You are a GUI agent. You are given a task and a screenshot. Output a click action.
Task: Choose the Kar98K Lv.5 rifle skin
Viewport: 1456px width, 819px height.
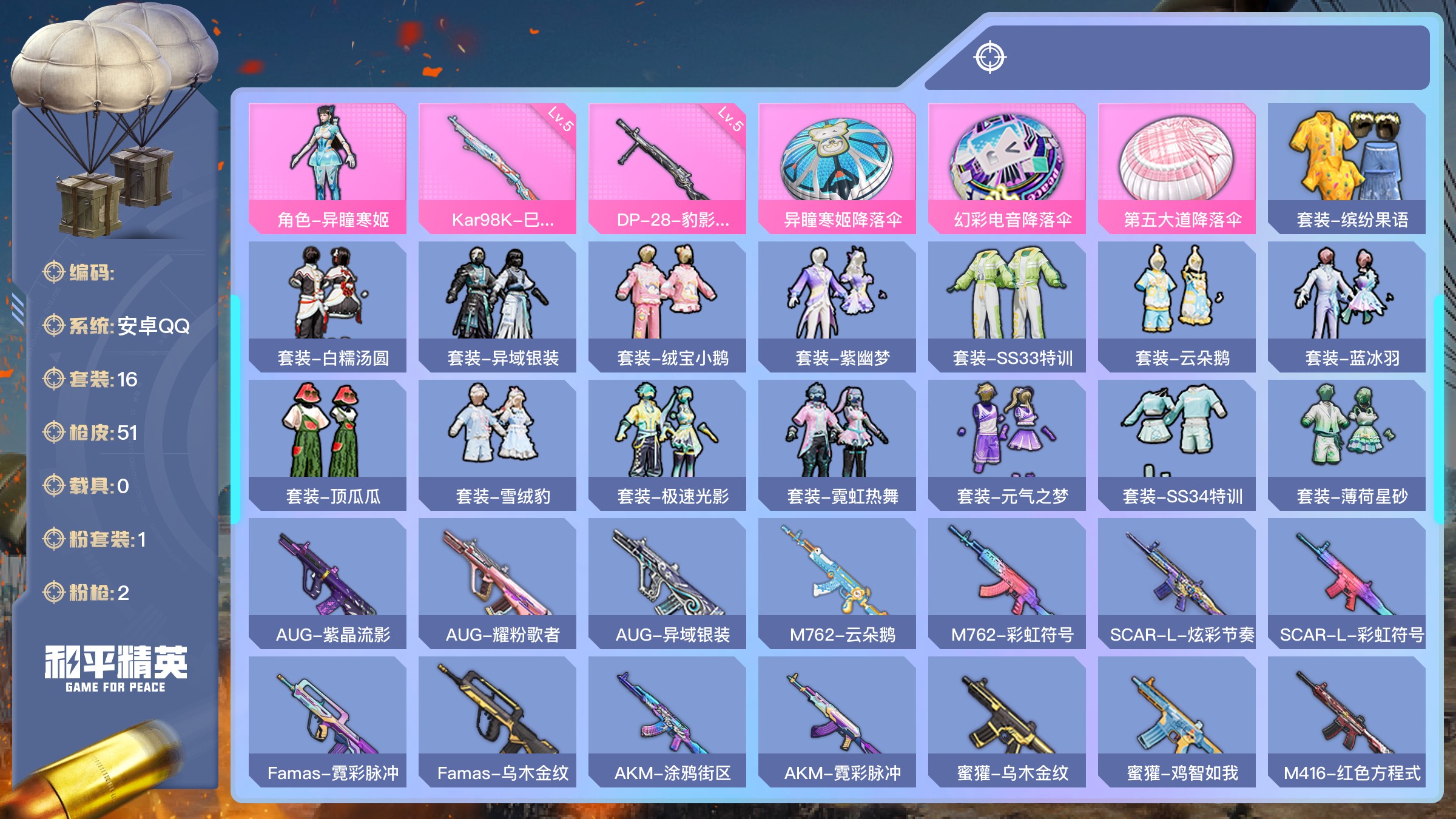click(497, 168)
